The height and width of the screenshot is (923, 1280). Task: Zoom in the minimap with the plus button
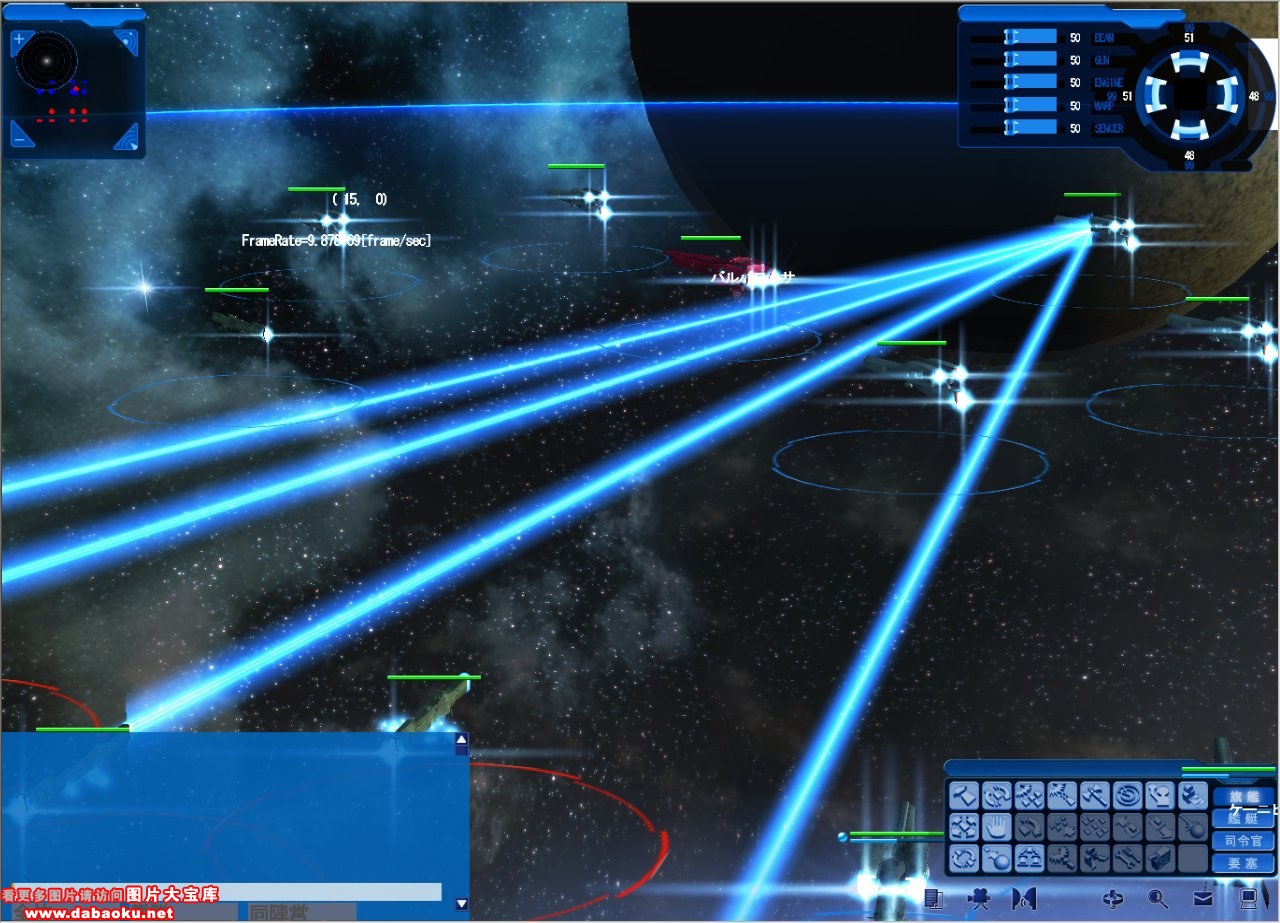coord(19,41)
